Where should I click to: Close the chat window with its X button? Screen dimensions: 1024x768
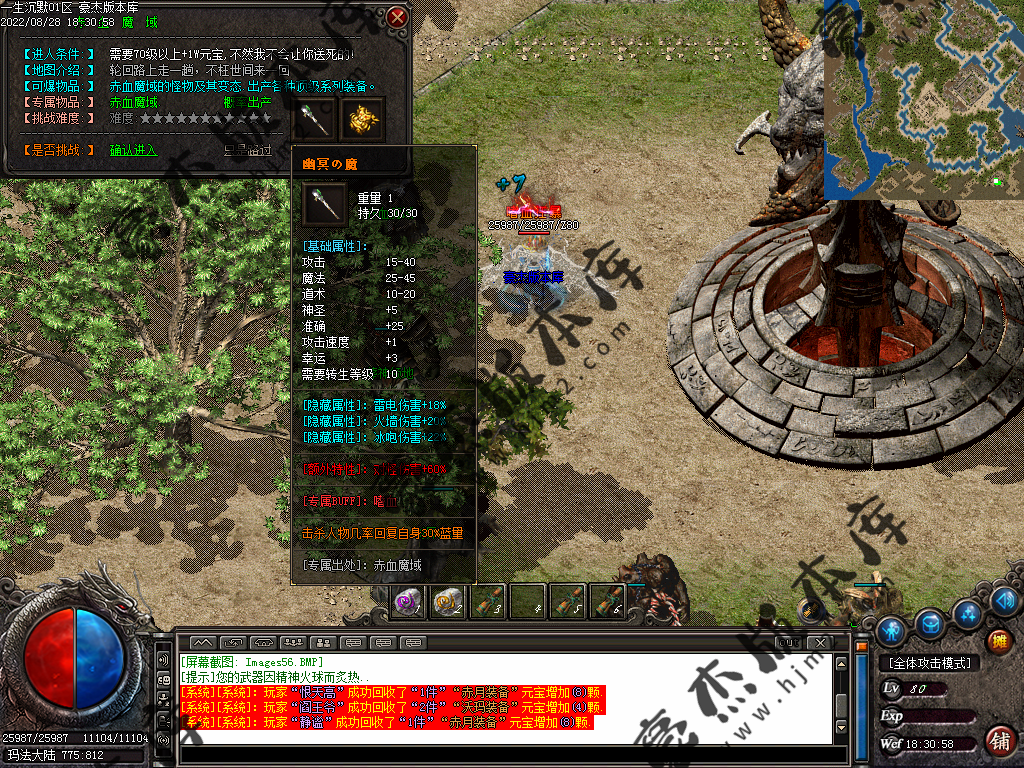[820, 642]
